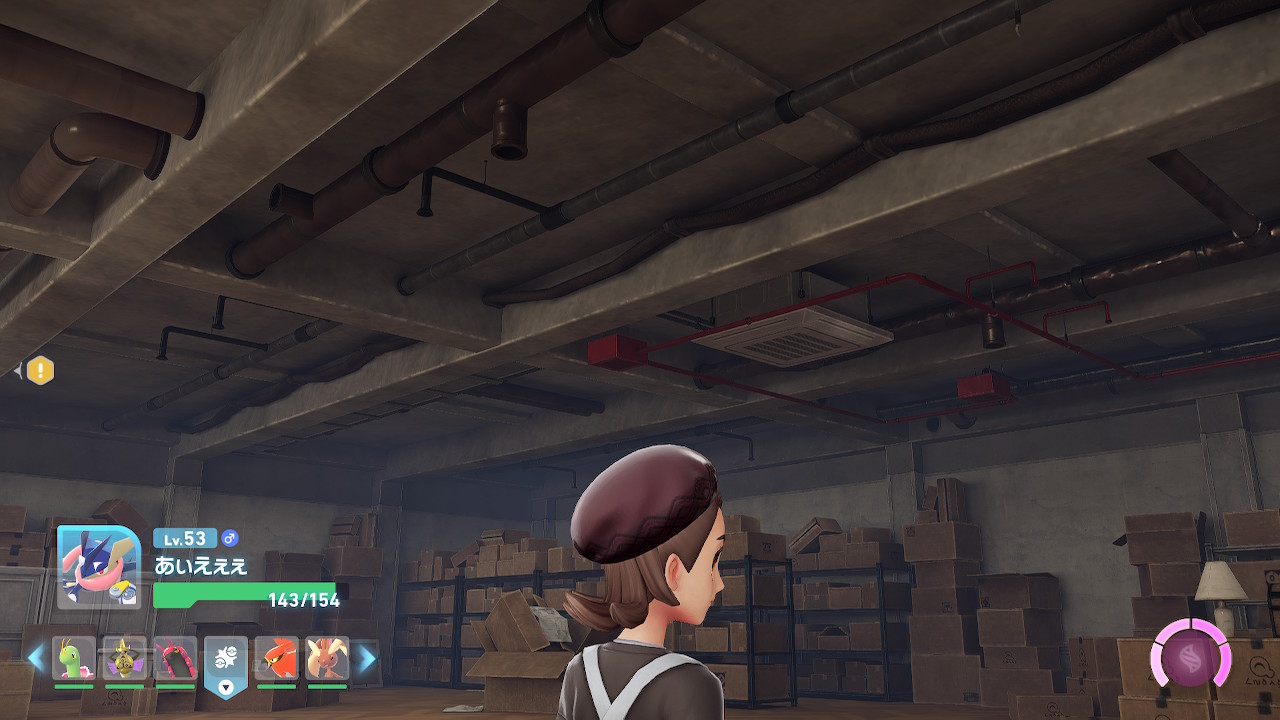Select Lopunny in the party row
The image size is (1280, 720).
(327, 658)
